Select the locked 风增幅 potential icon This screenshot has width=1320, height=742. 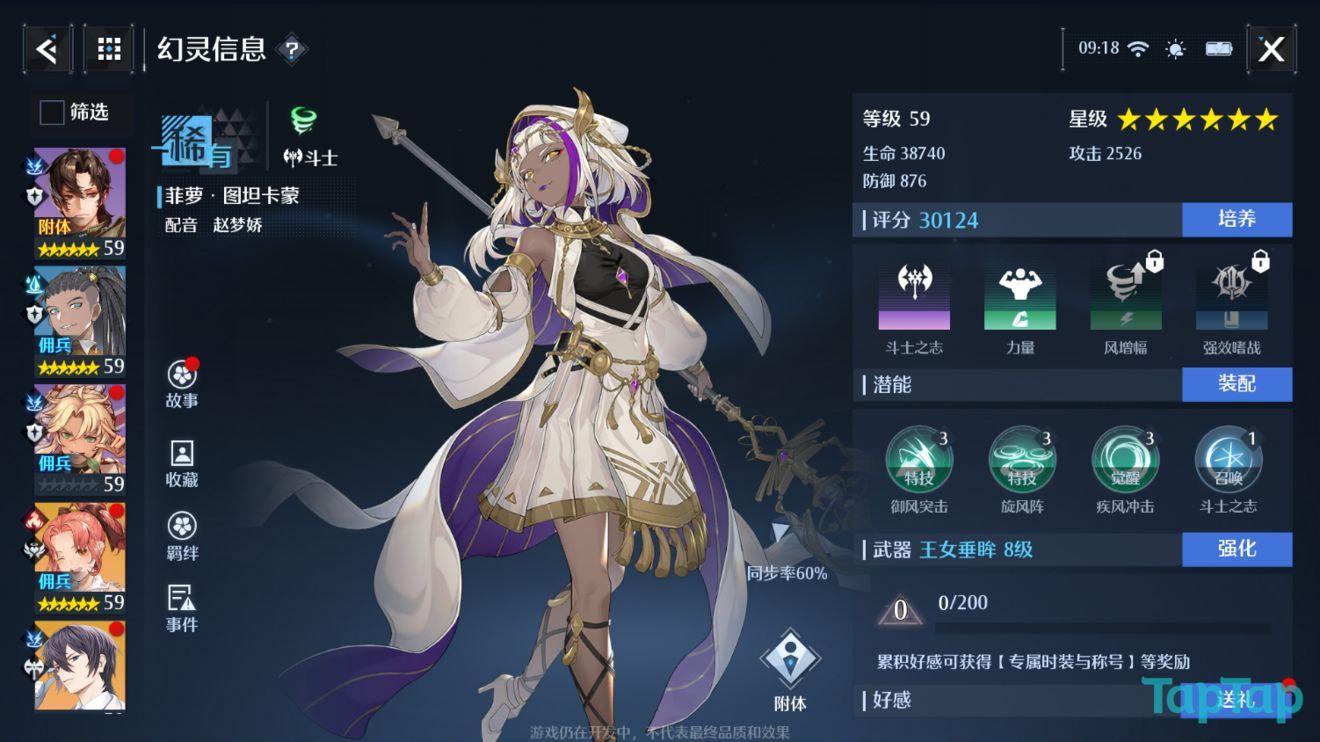[x=1125, y=293]
